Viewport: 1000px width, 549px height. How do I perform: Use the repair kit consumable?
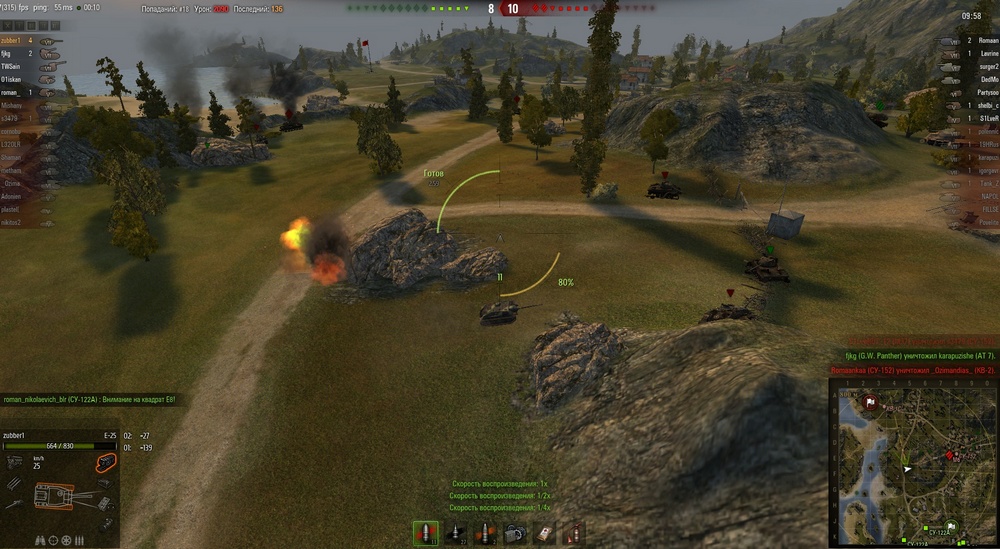[515, 533]
